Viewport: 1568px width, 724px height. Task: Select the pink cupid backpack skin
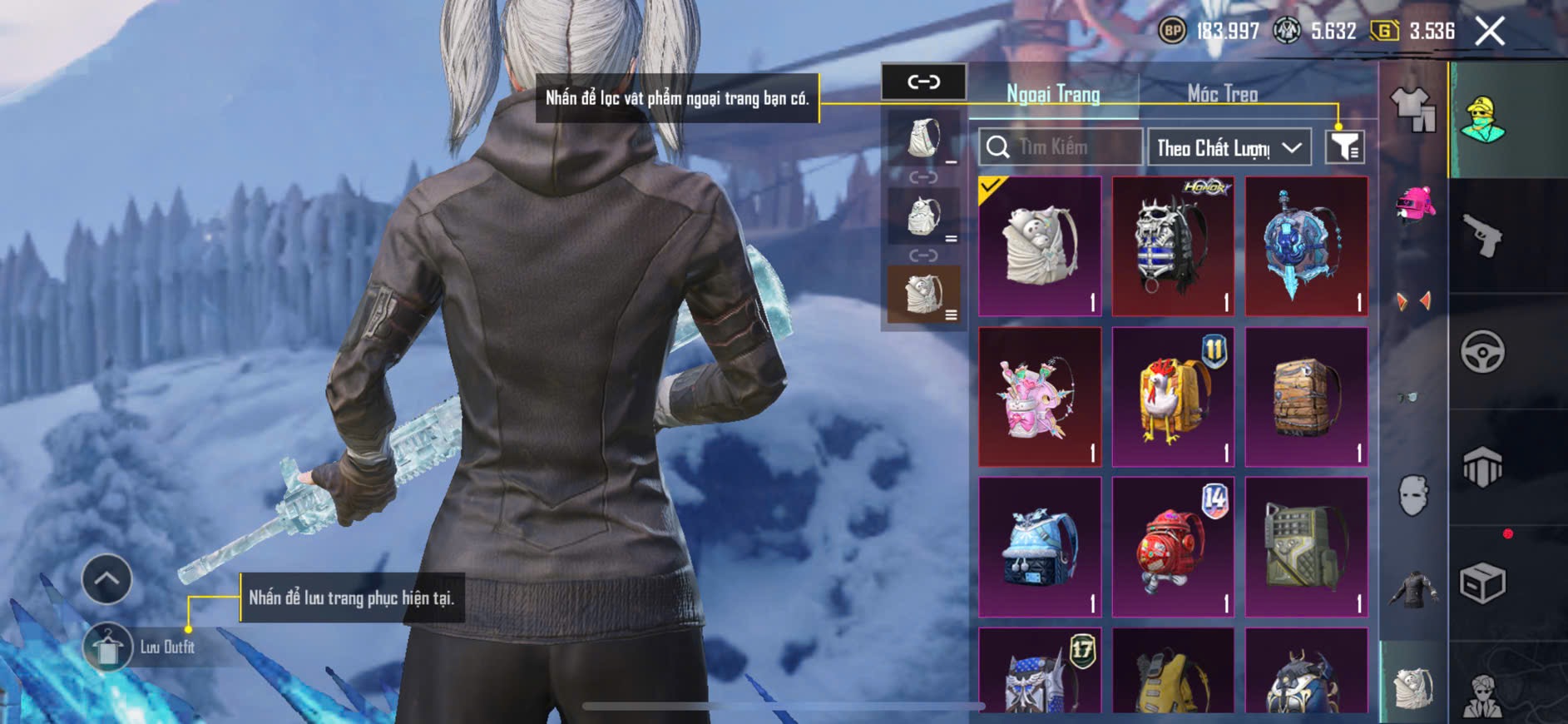[1040, 397]
